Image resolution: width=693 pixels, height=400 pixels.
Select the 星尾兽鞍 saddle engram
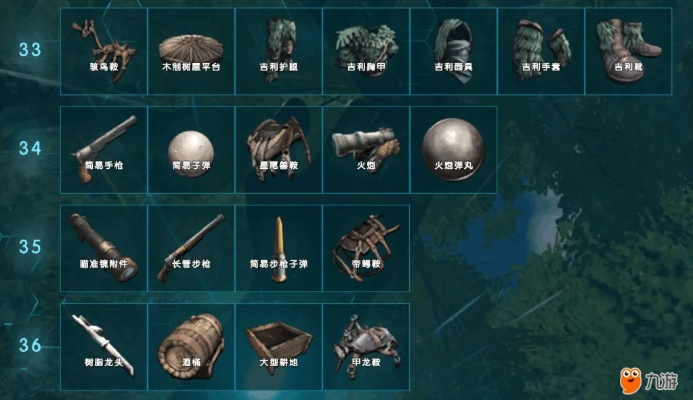pos(279,149)
